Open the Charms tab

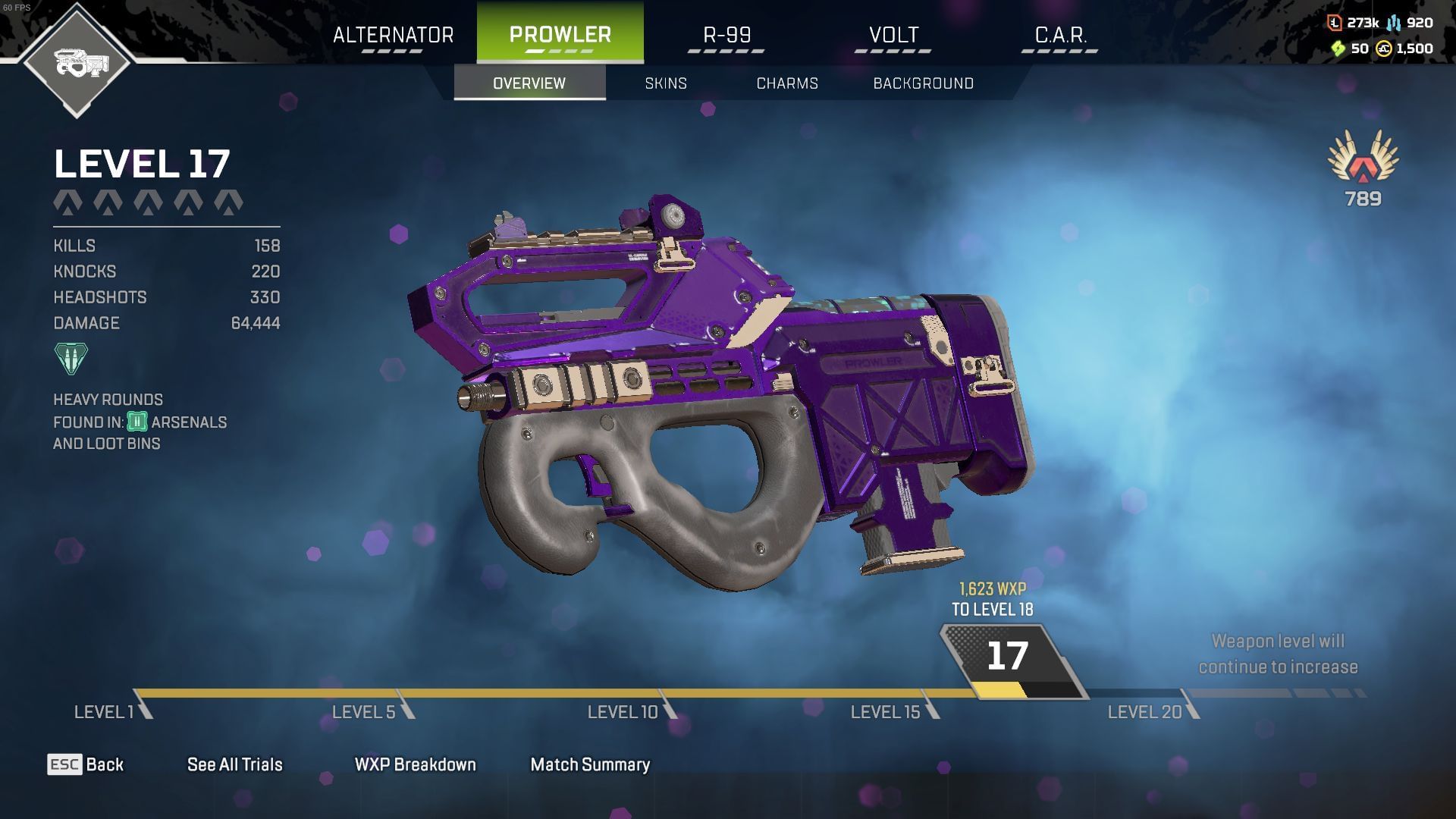[786, 83]
